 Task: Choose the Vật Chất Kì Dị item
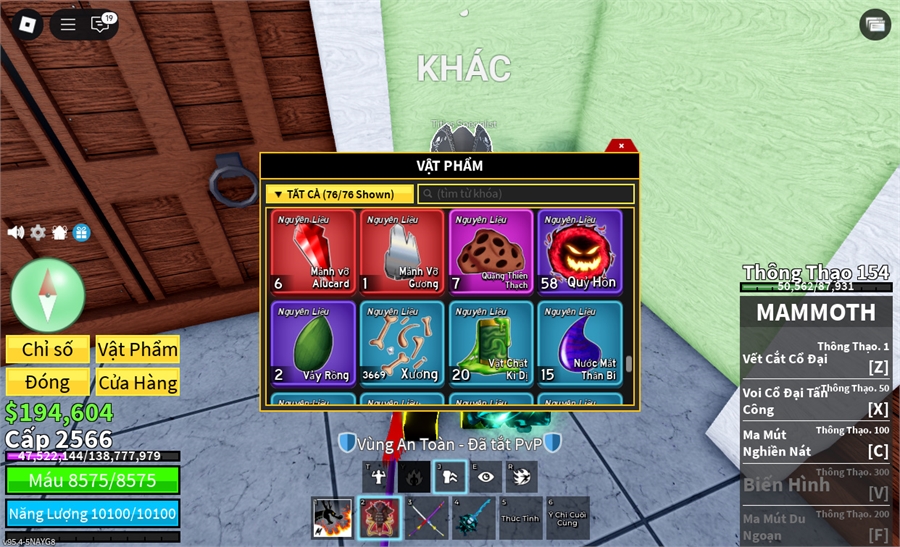pos(491,343)
